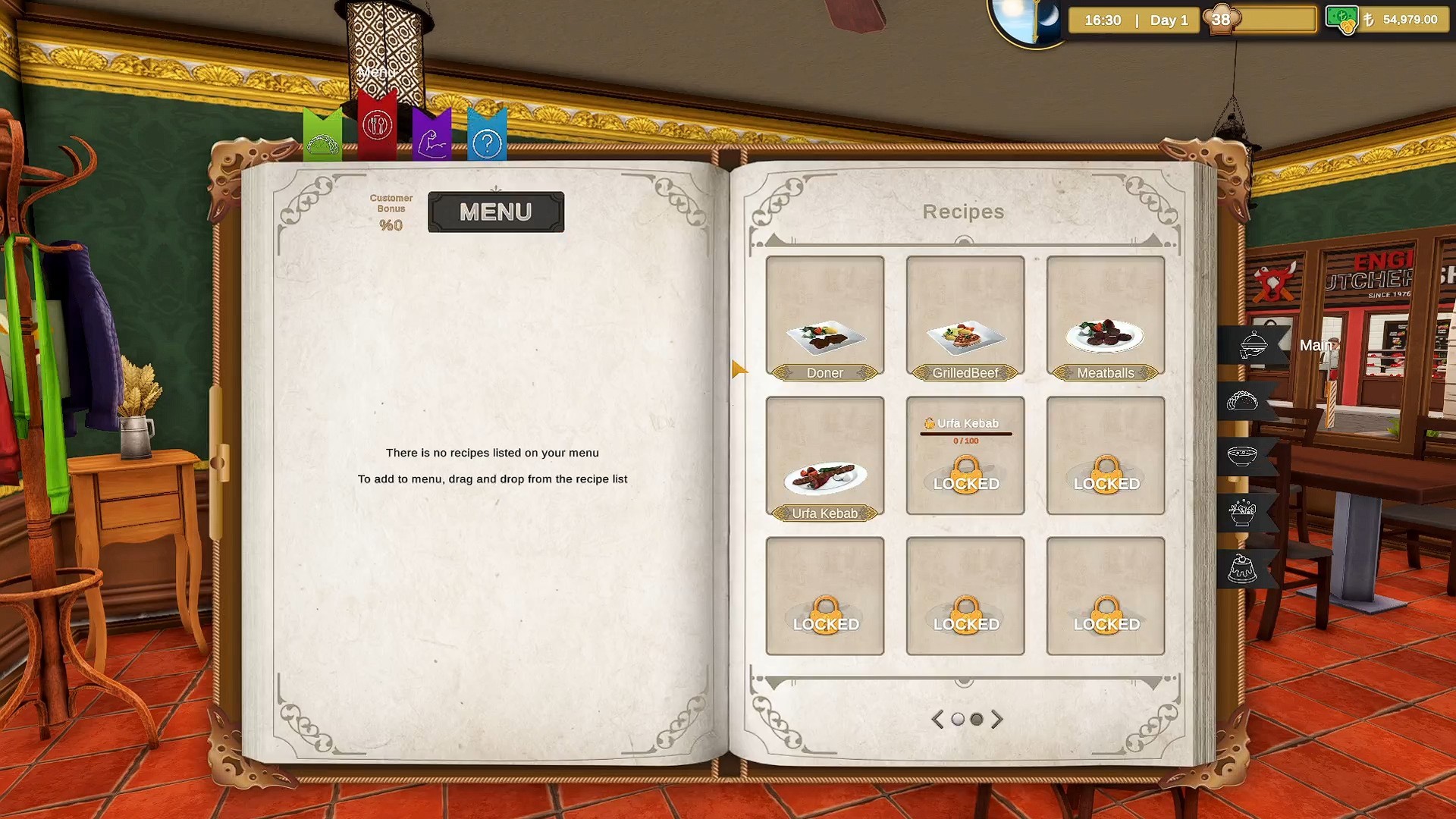This screenshot has height=819, width=1456.
Task: Select the Doner recipe card
Action: (824, 317)
